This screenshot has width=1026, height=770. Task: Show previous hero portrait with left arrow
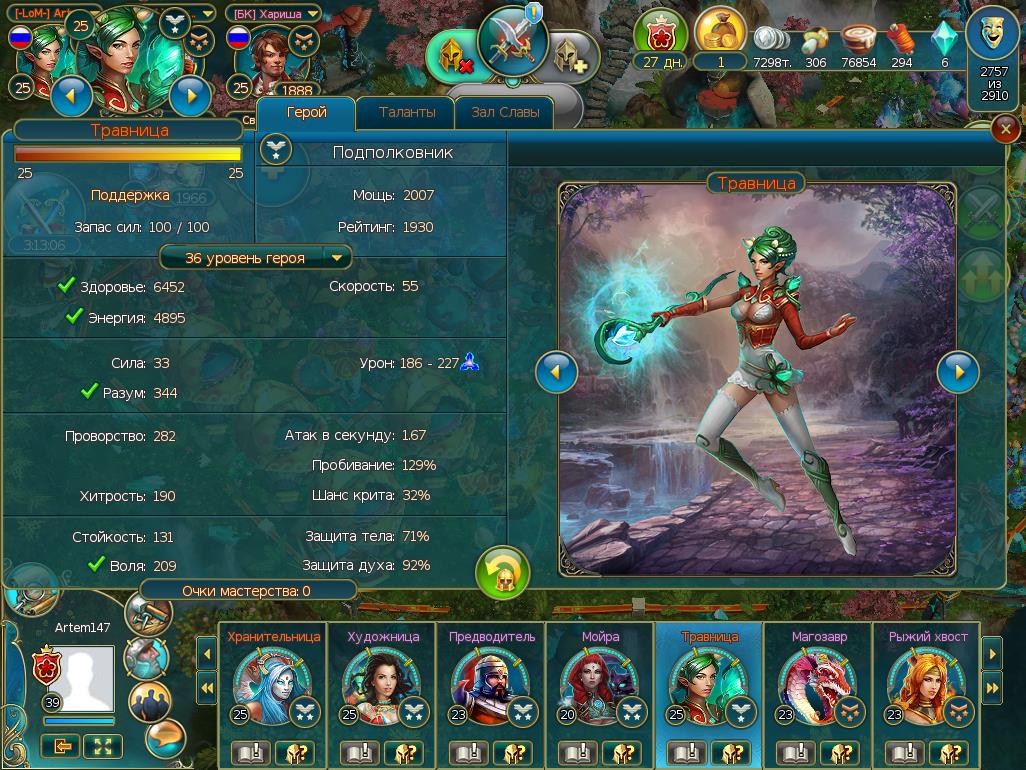pyautogui.click(x=556, y=372)
